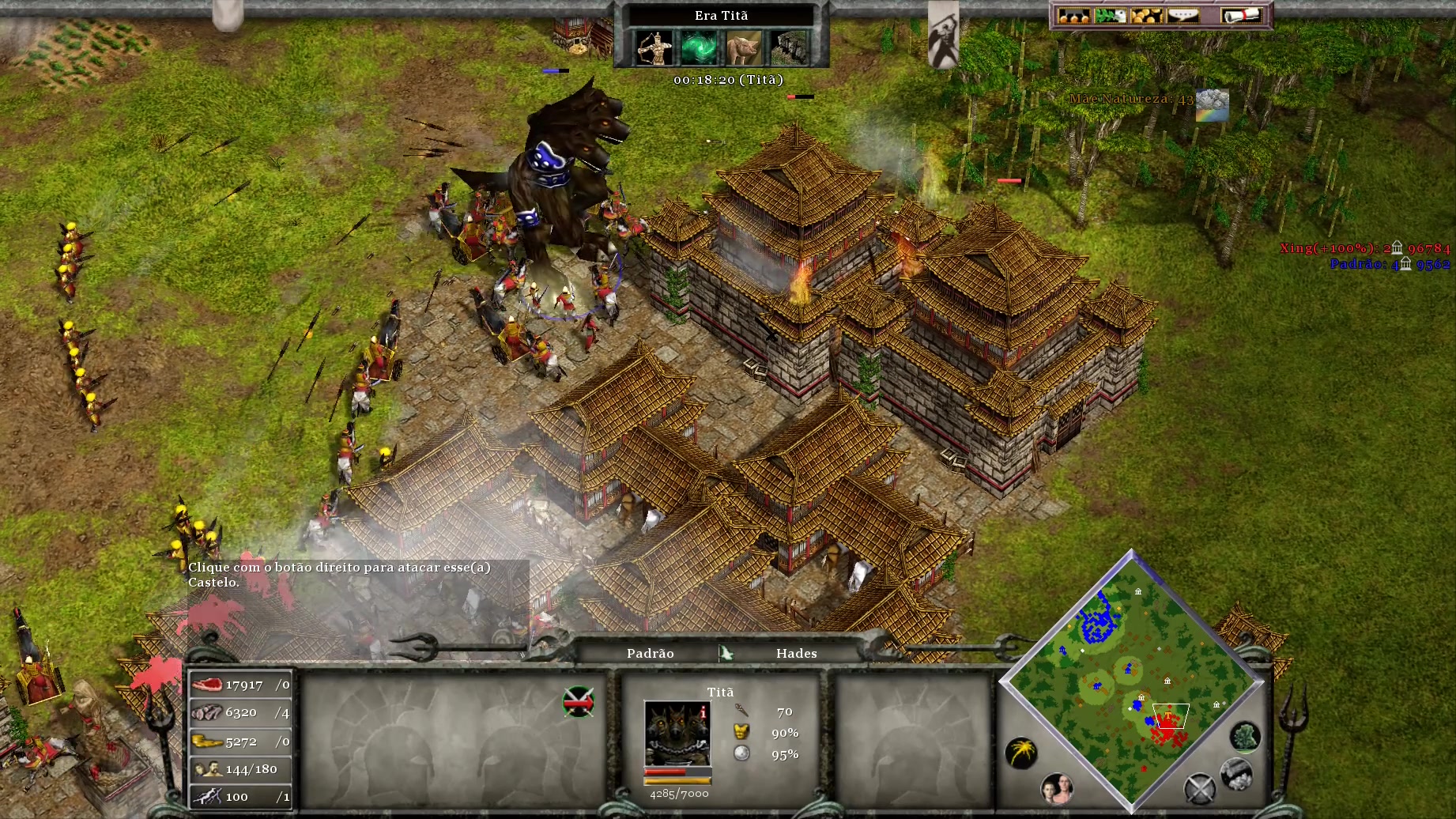Select the Titã unit portrait
Viewport: 1456px width, 819px height.
pos(677,733)
